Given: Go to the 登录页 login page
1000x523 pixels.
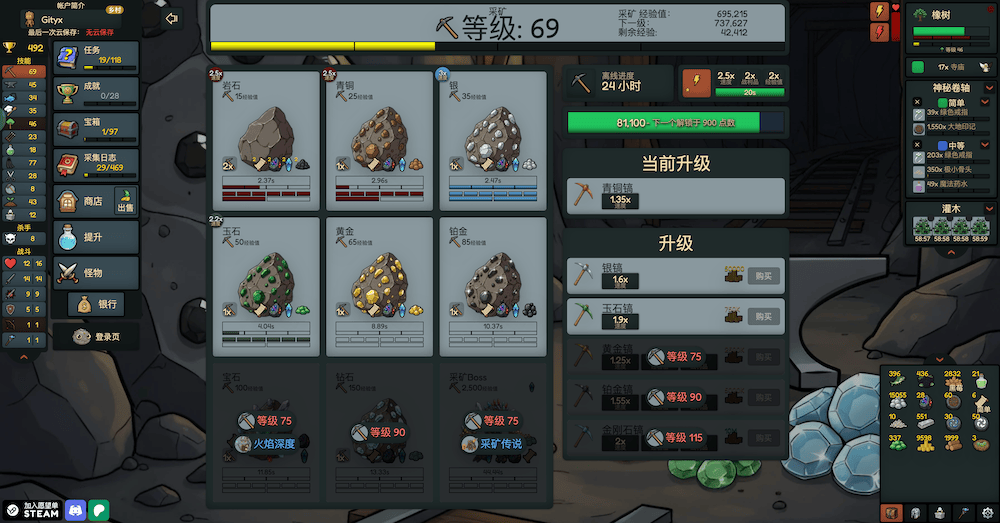Looking at the screenshot, I should [x=95, y=337].
